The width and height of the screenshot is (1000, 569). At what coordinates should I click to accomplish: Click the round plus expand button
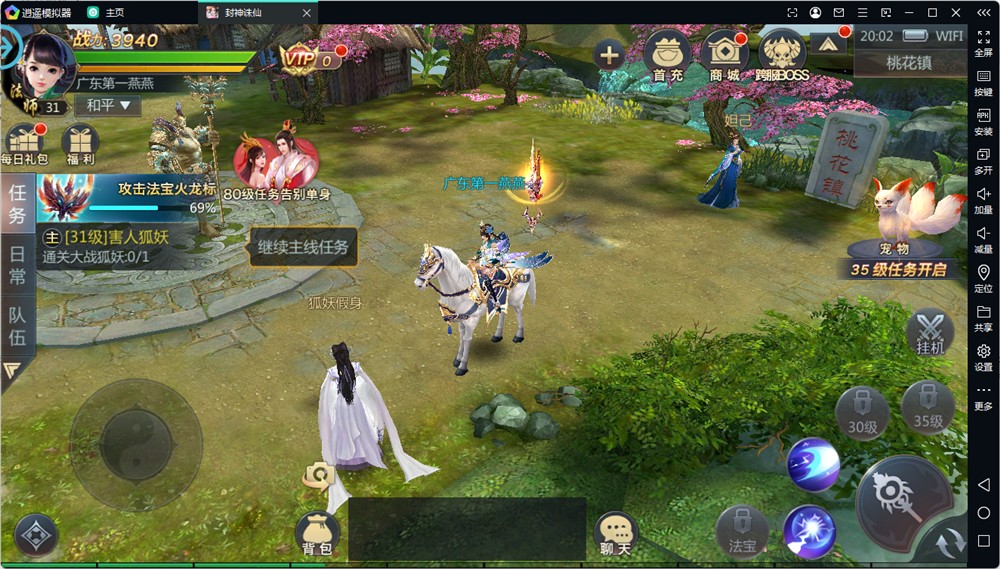click(x=609, y=54)
